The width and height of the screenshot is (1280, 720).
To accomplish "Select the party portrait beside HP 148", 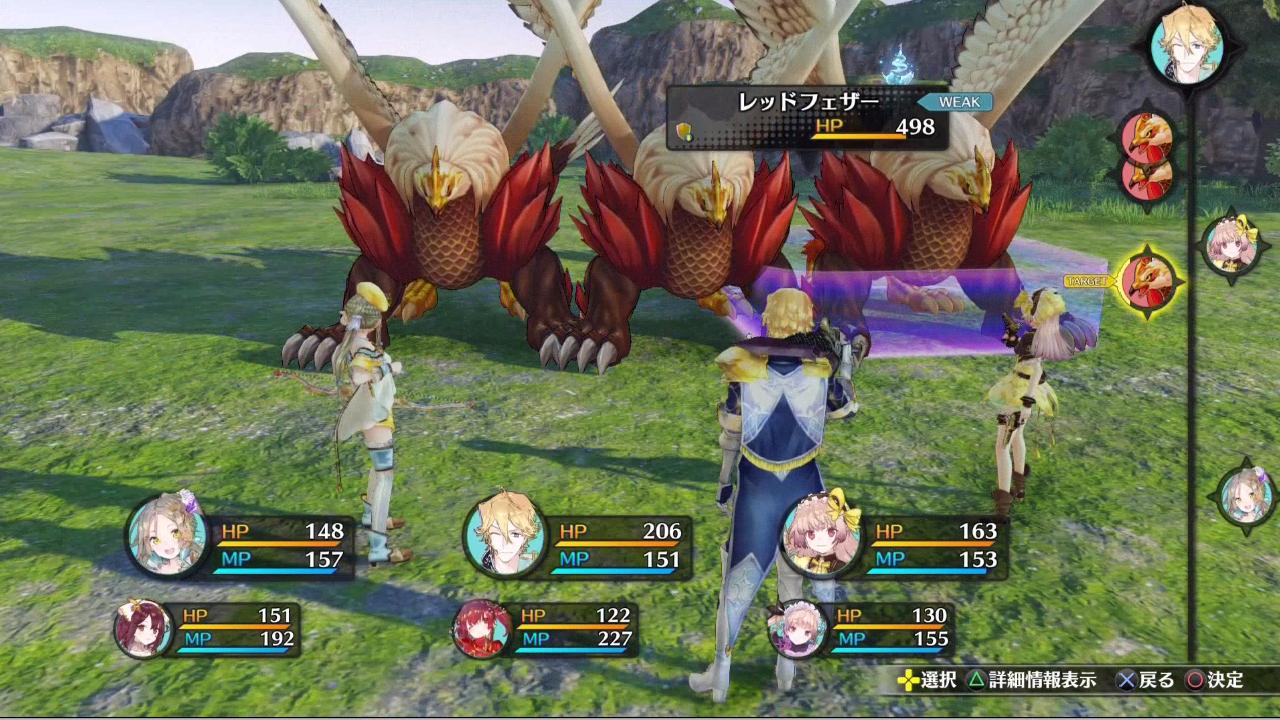I will 168,537.
